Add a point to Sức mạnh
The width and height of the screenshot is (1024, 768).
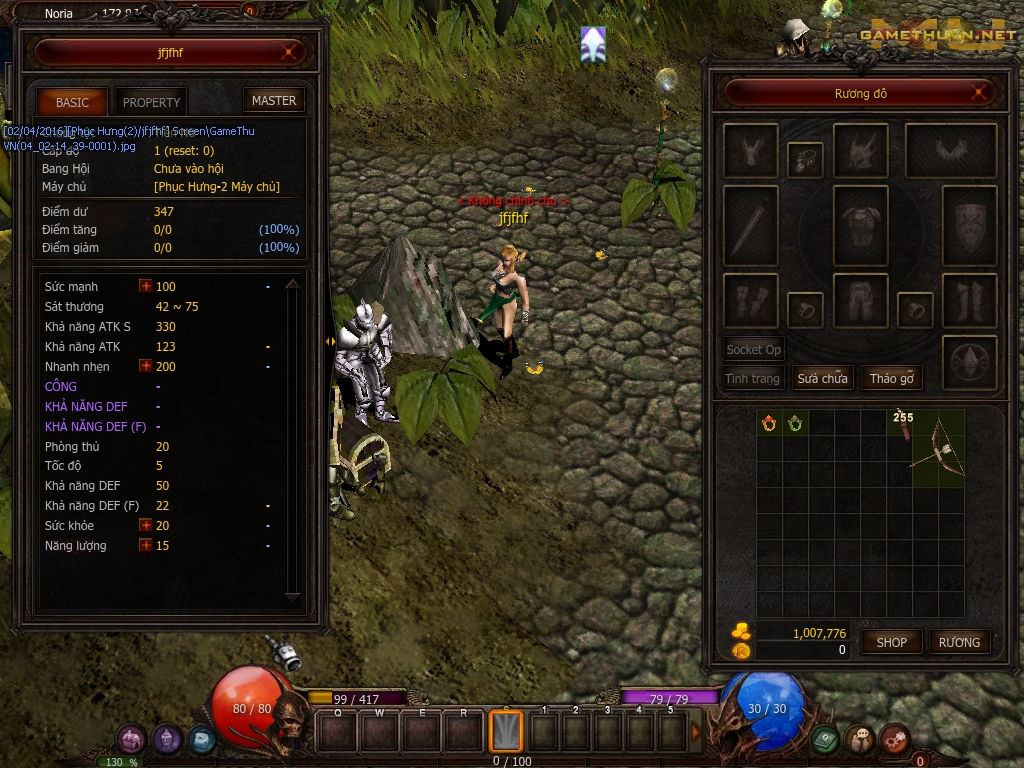point(146,287)
